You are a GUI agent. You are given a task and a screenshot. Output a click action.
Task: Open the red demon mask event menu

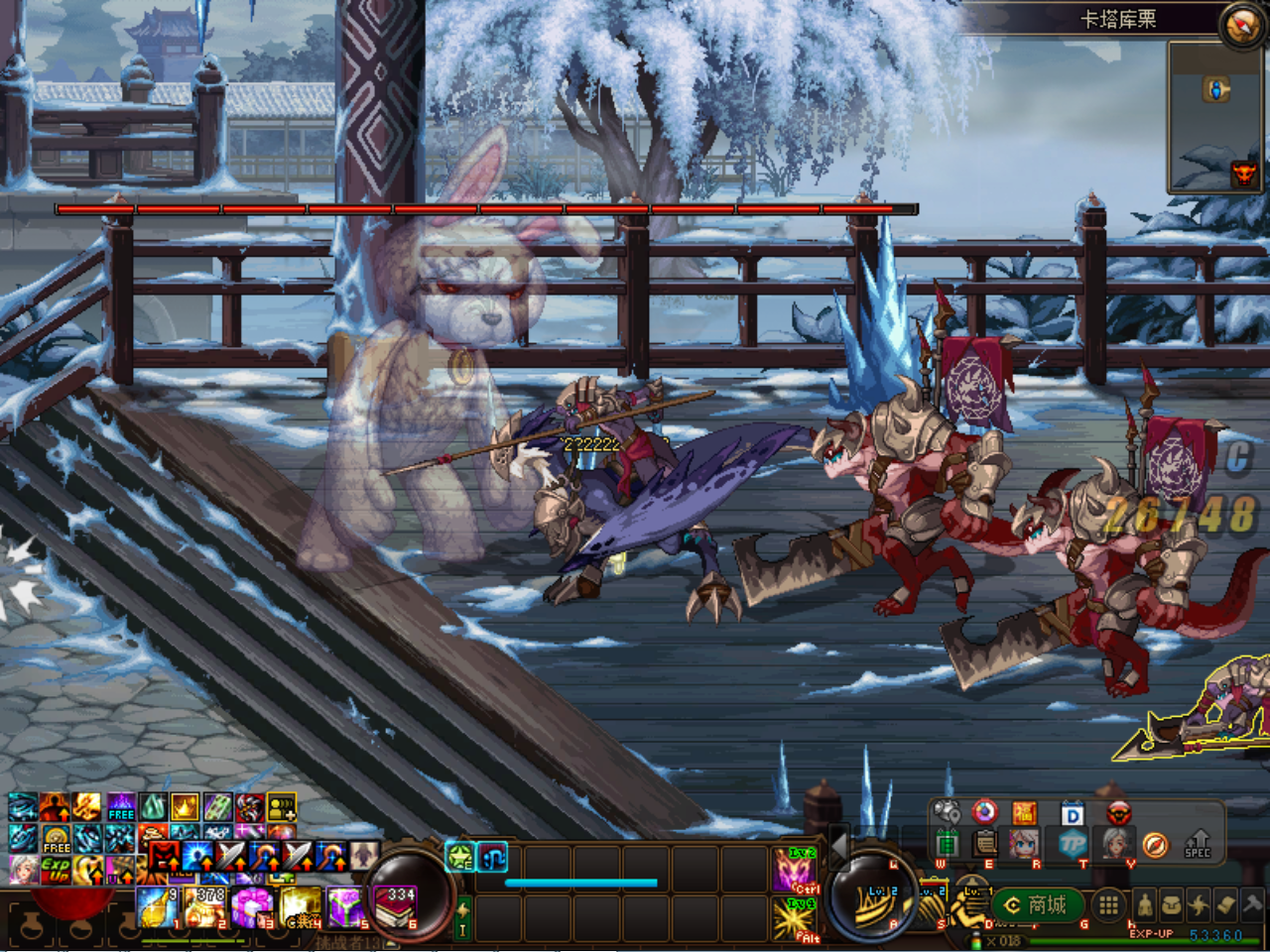point(1118,812)
